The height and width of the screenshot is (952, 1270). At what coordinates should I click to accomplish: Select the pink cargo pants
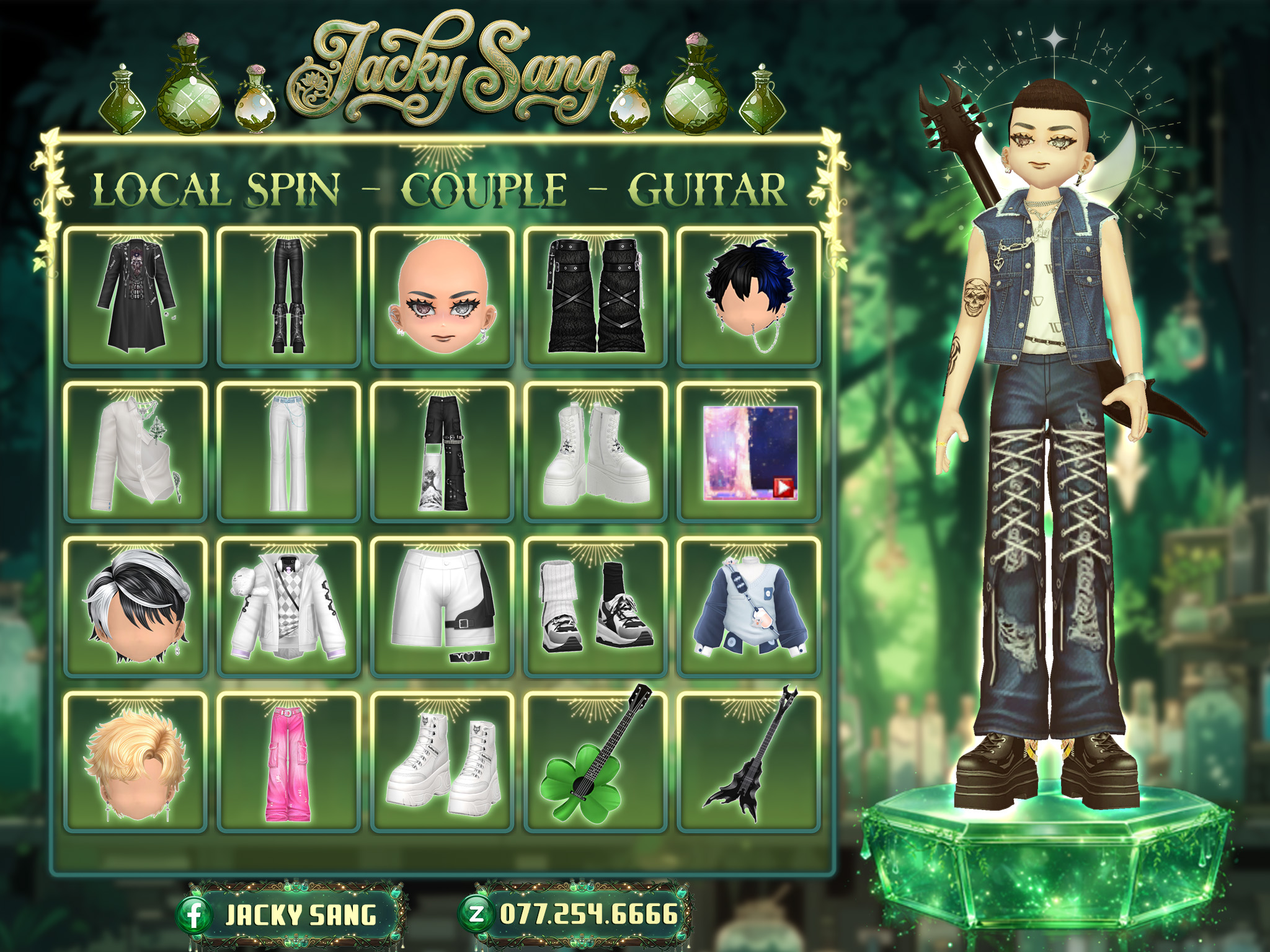288,762
